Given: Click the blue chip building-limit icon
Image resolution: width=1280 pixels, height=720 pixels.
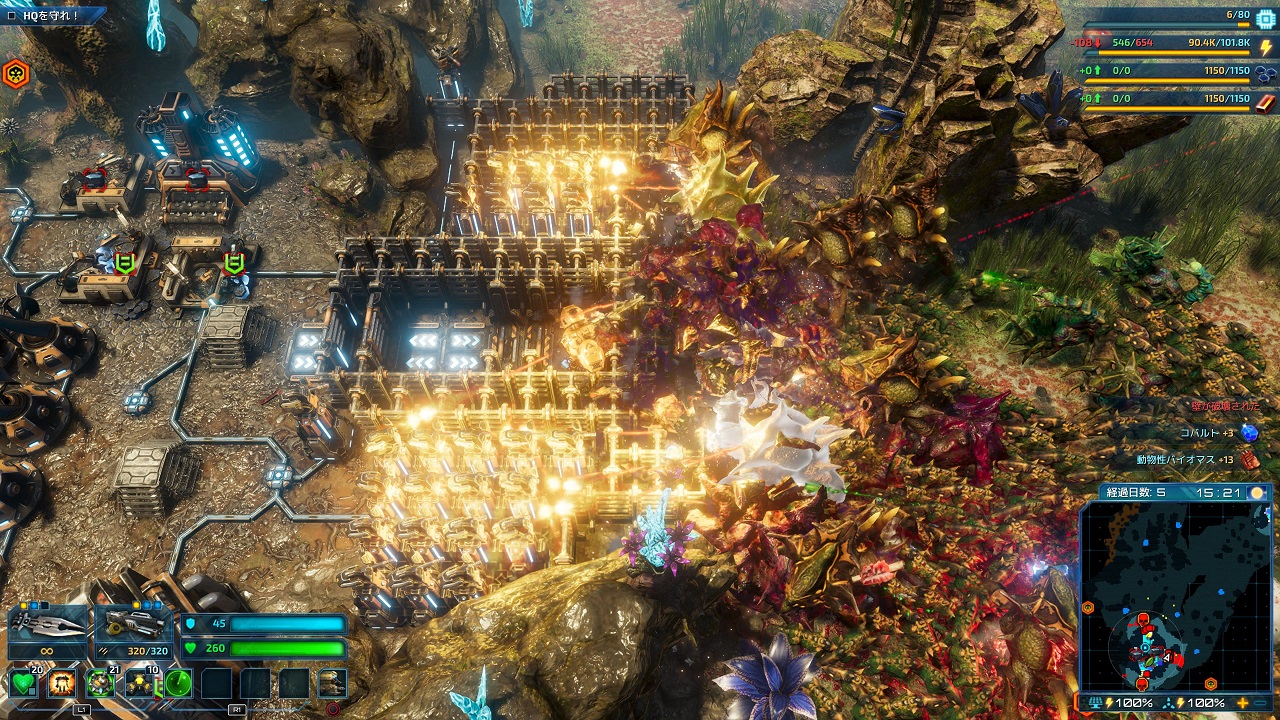Looking at the screenshot, I should tap(1265, 17).
